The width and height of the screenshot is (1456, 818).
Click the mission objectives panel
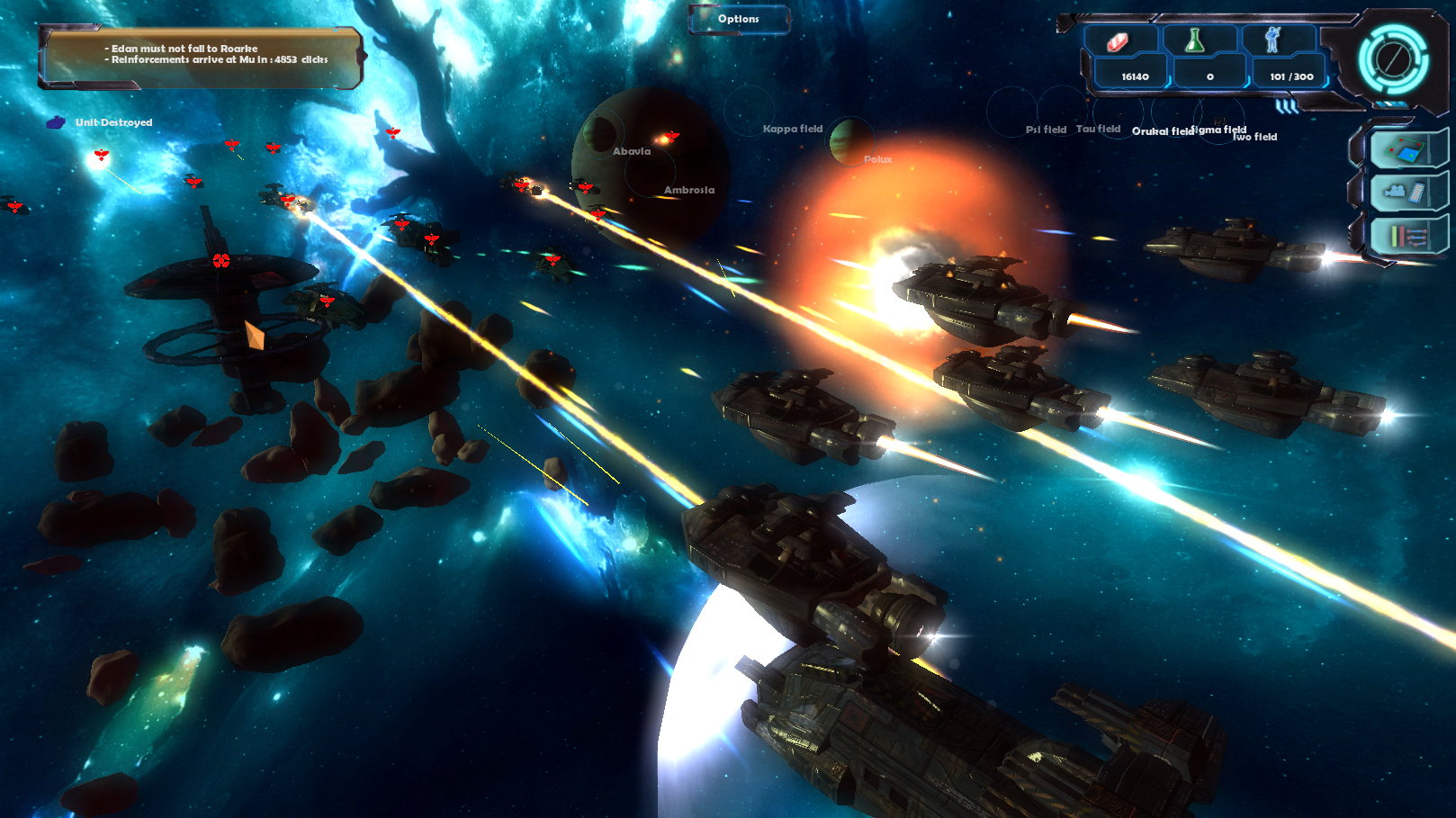coord(202,56)
